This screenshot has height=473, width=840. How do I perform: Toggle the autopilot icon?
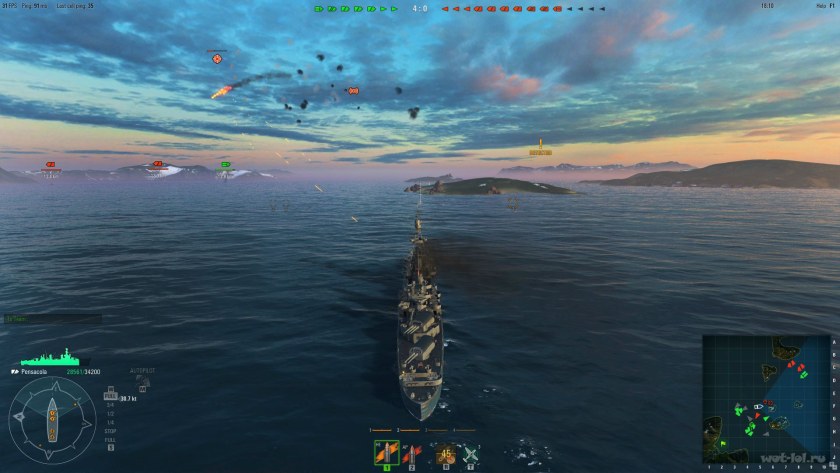click(142, 381)
